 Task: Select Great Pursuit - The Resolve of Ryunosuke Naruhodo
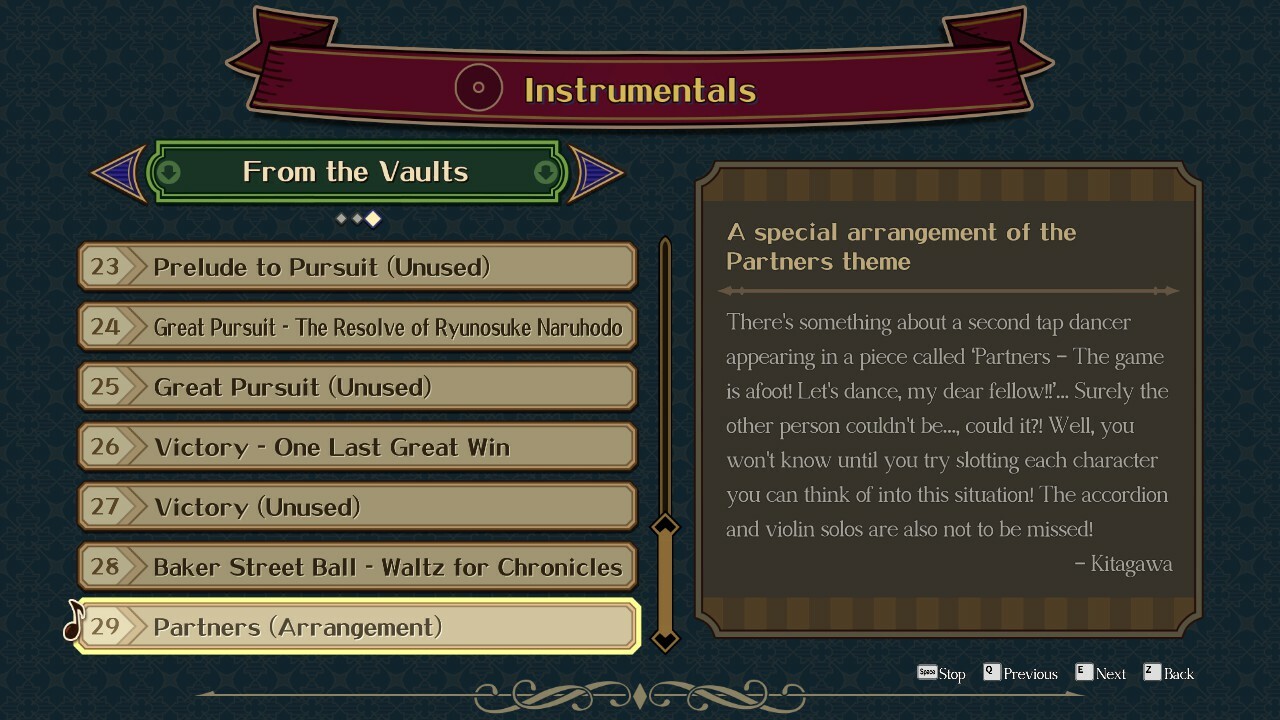click(357, 327)
